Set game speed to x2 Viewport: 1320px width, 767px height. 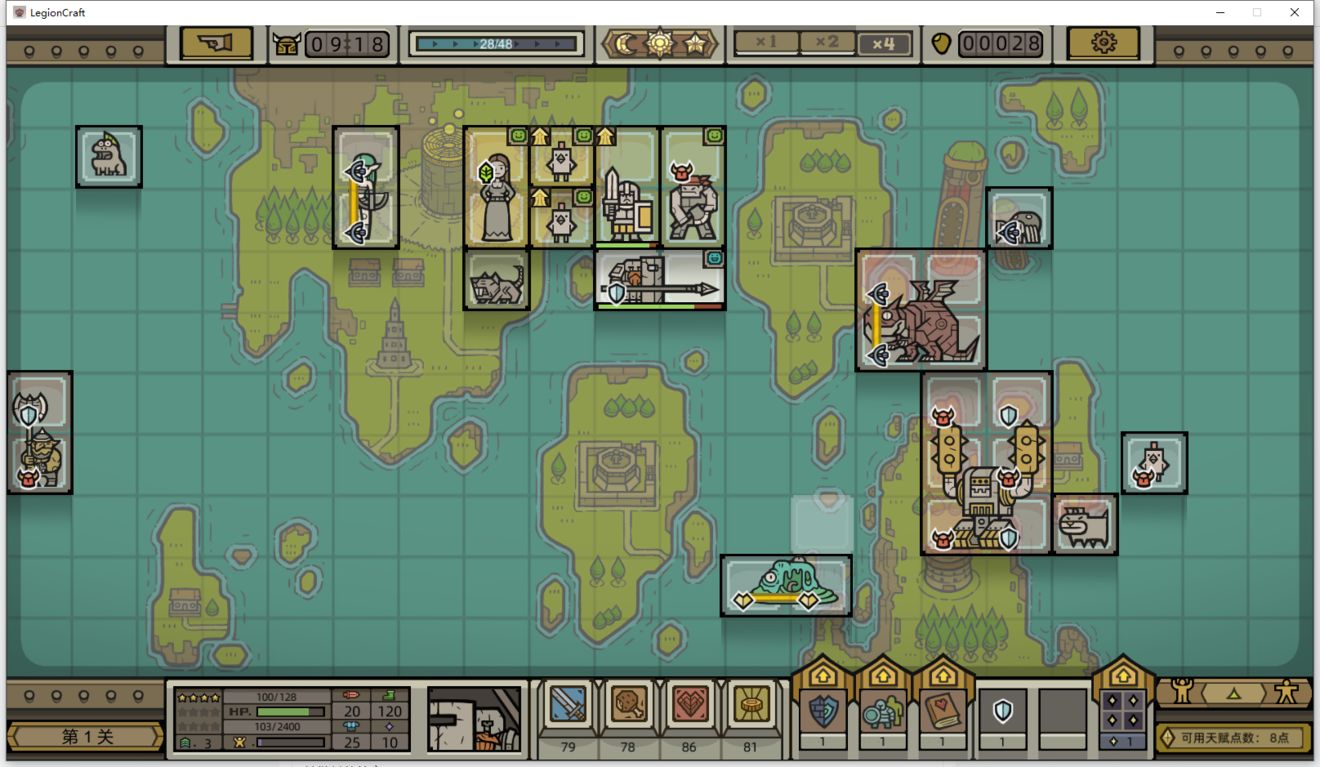(x=826, y=43)
